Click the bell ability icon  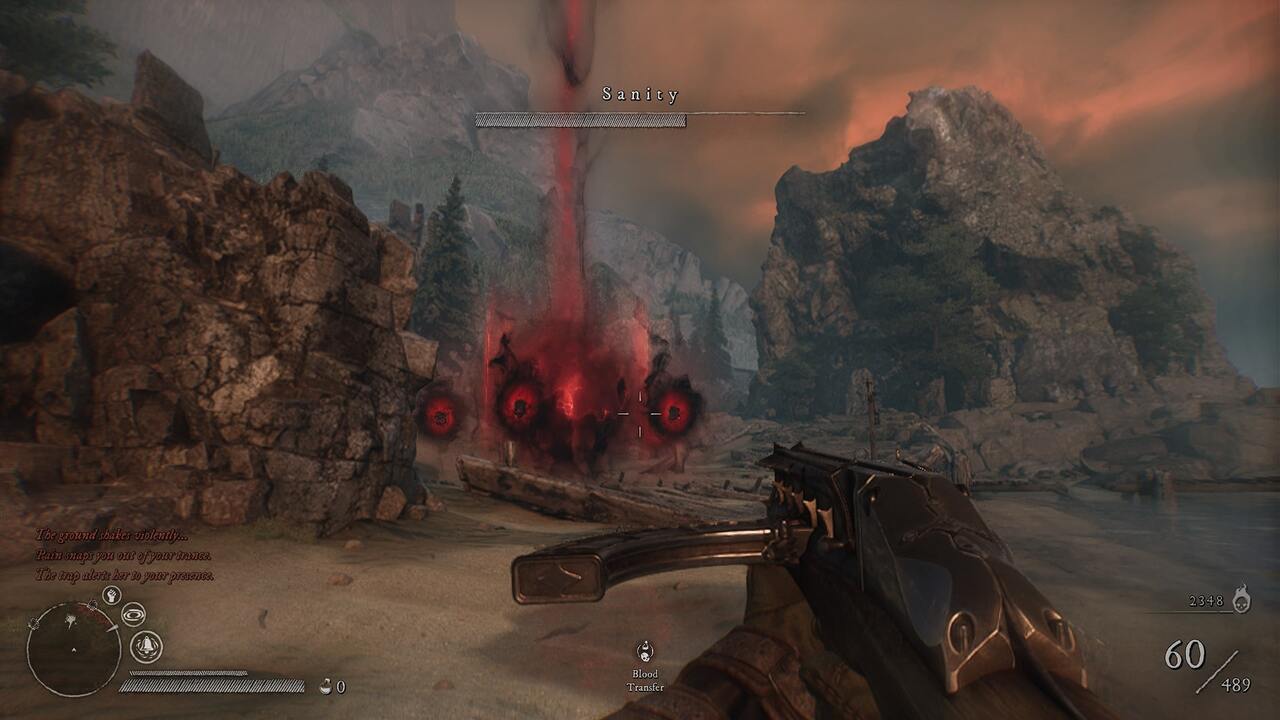146,647
